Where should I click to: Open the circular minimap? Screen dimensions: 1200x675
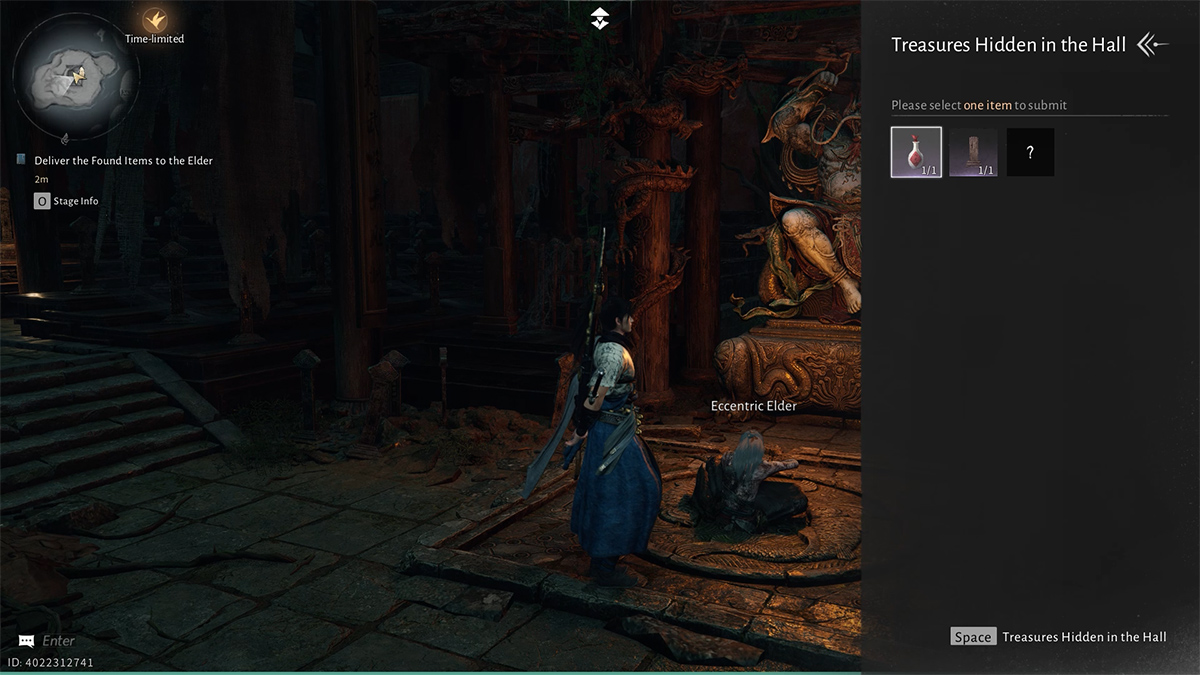pos(77,75)
